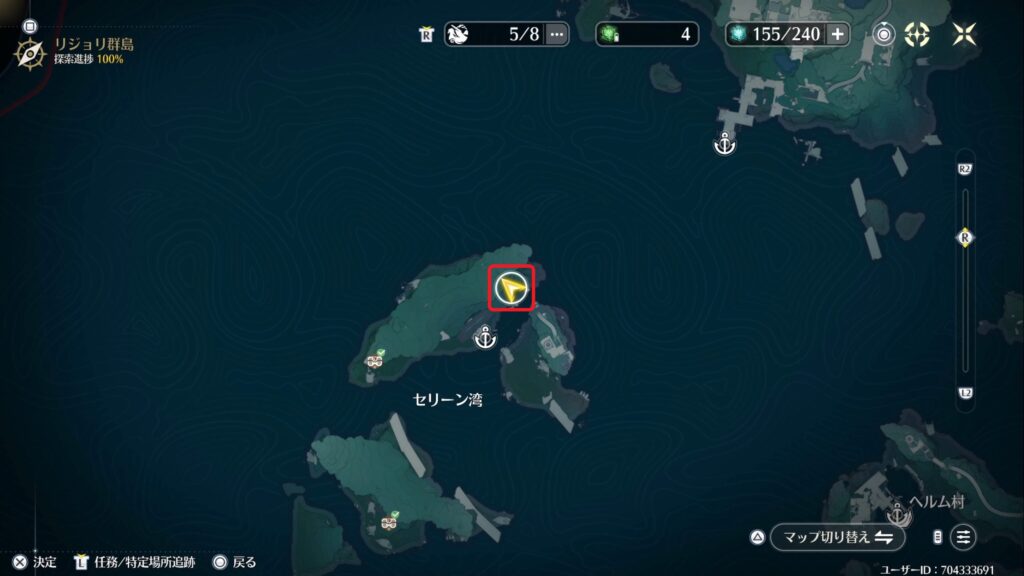
Task: Add more of the 155/240 resource
Action: [837, 34]
